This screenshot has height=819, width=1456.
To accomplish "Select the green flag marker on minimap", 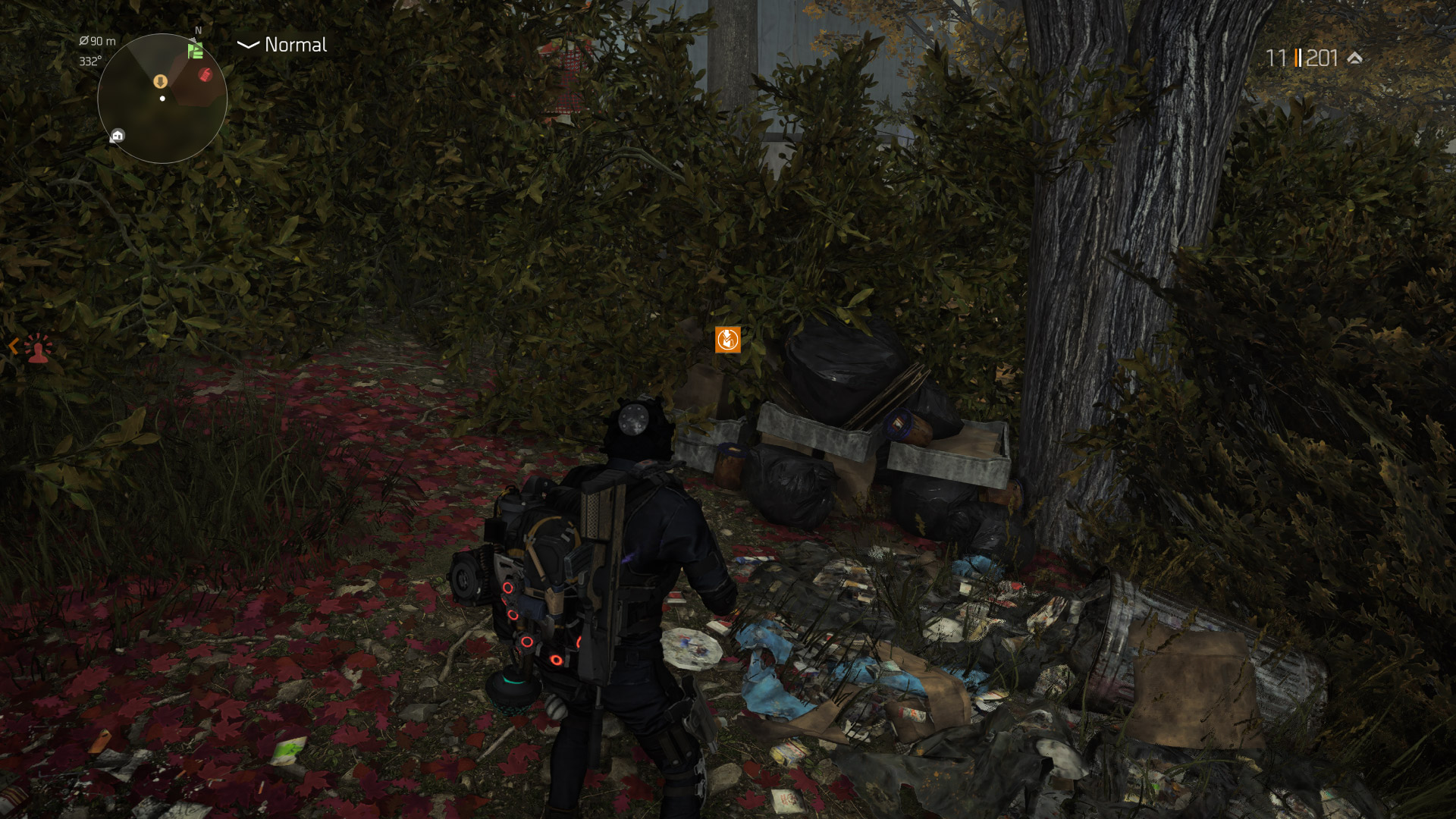I will (x=196, y=51).
